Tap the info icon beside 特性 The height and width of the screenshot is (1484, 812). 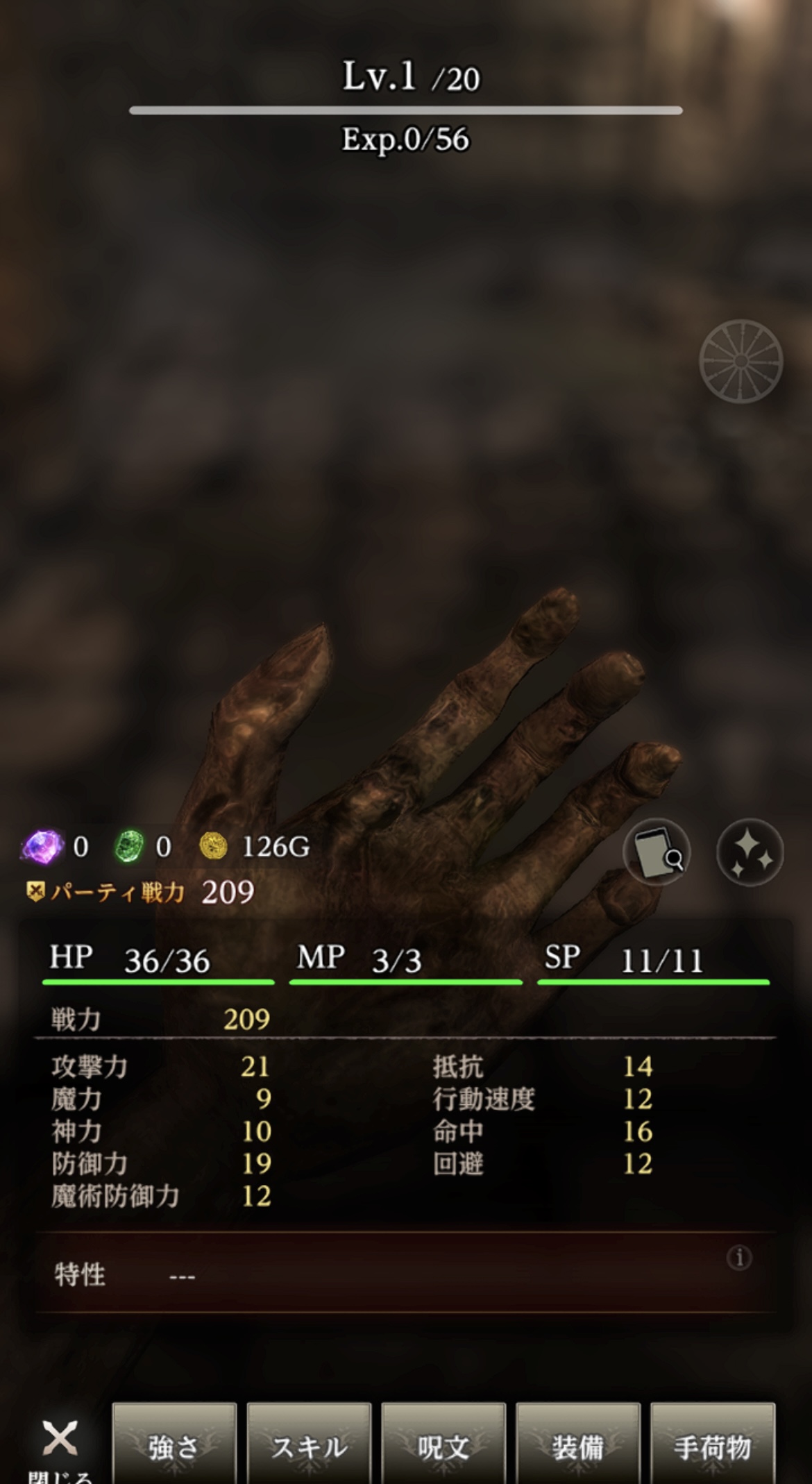[x=739, y=1257]
